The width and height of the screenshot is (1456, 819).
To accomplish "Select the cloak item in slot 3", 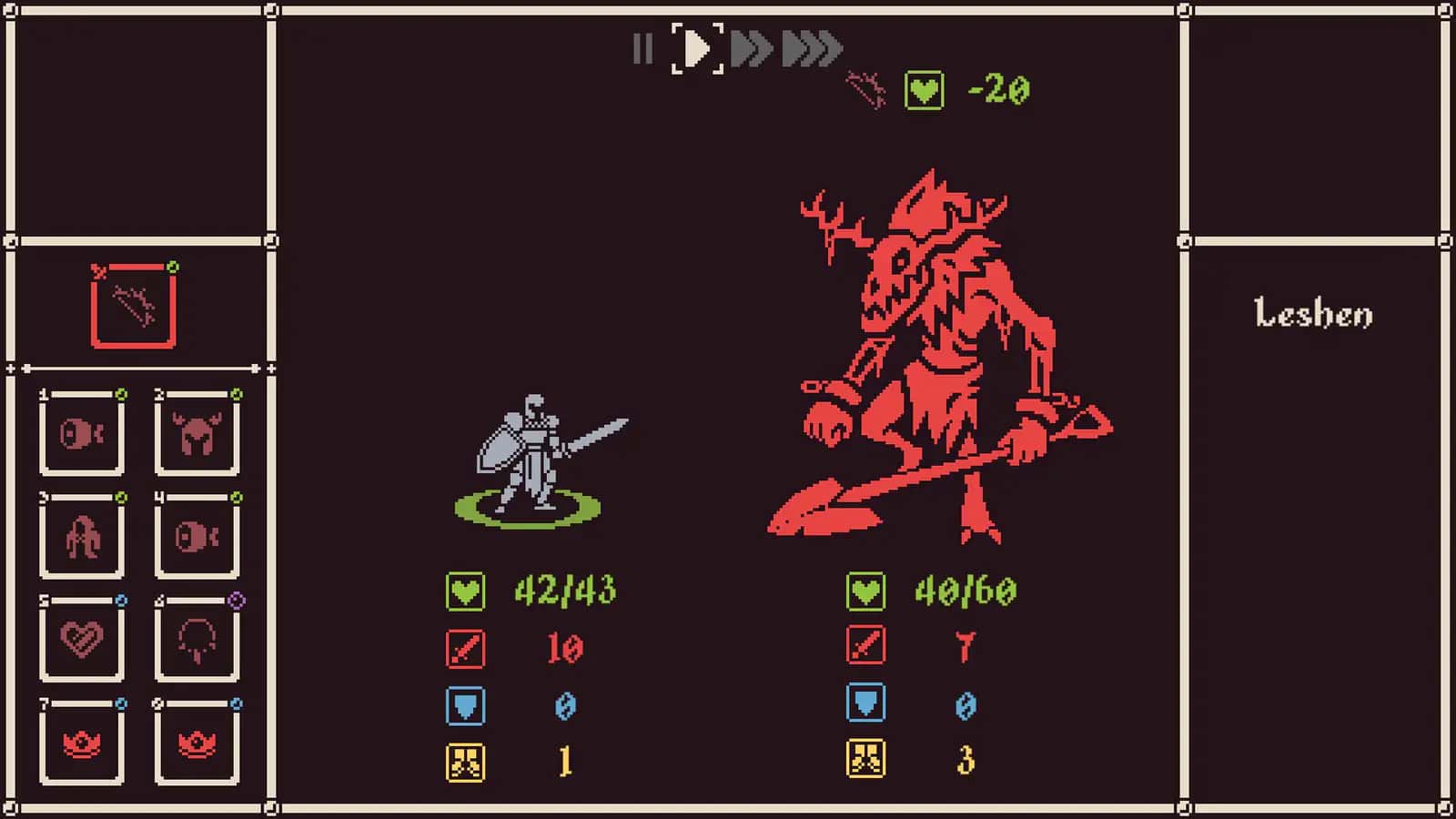I will (82, 537).
